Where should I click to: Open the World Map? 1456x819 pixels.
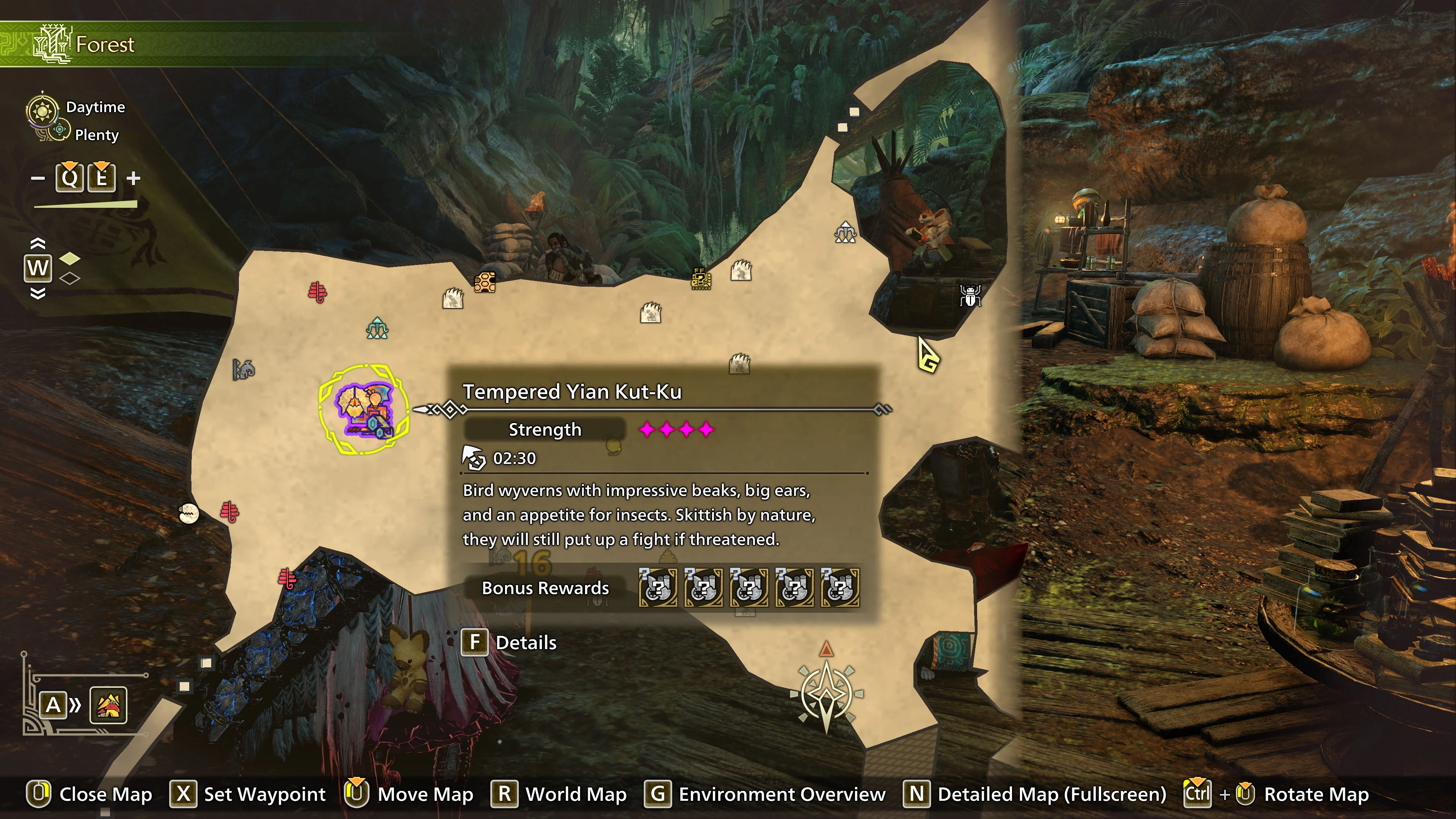560,794
